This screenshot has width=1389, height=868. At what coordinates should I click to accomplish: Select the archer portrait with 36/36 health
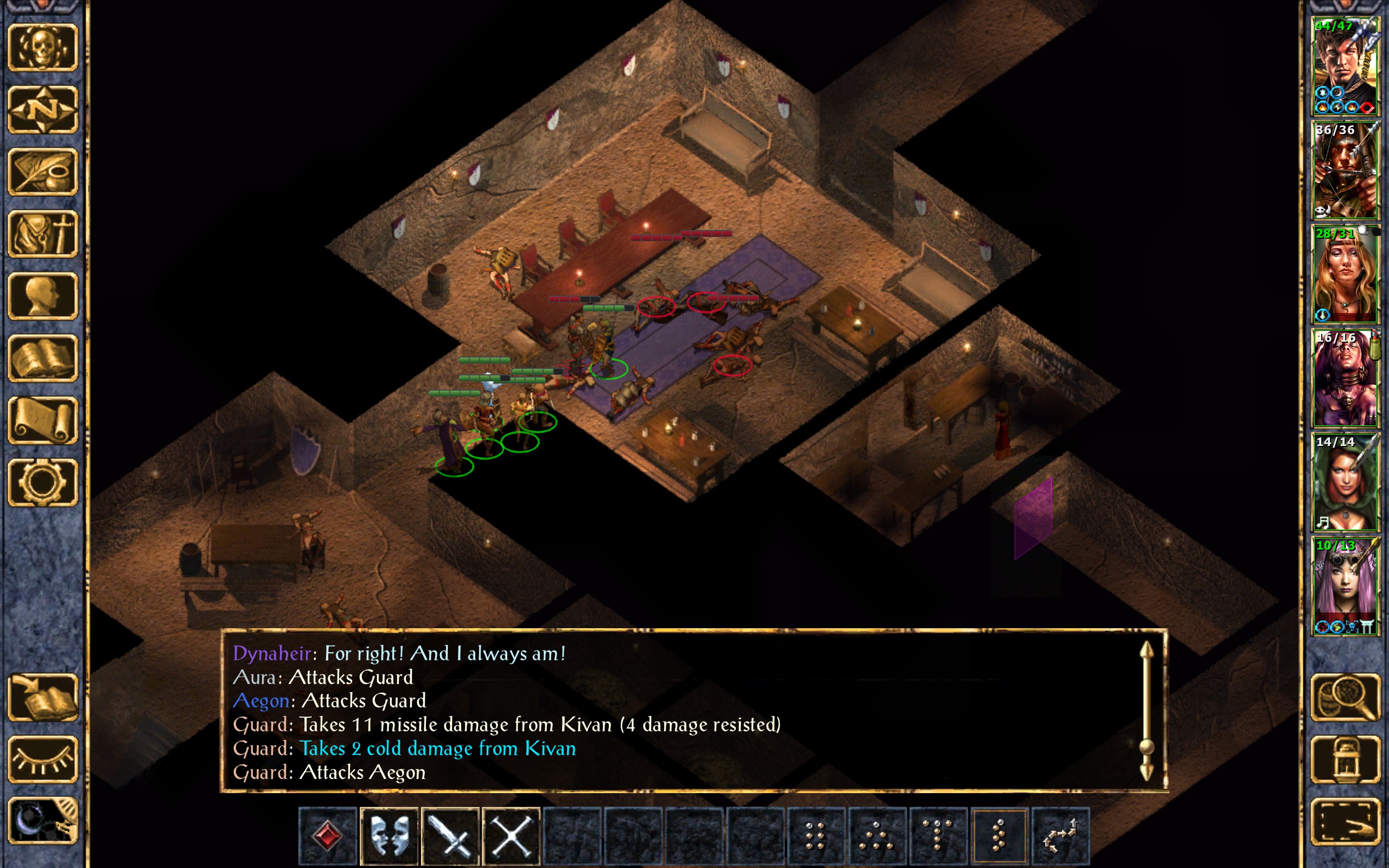click(1345, 170)
